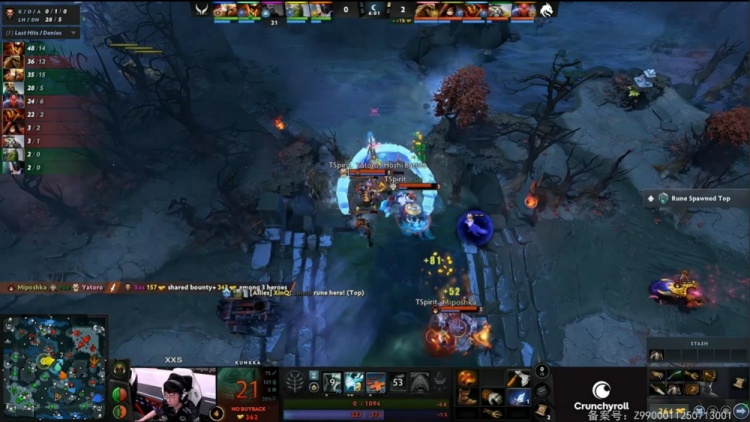This screenshot has width=750, height=422.
Task: Click the minimap
Action: [x=54, y=368]
